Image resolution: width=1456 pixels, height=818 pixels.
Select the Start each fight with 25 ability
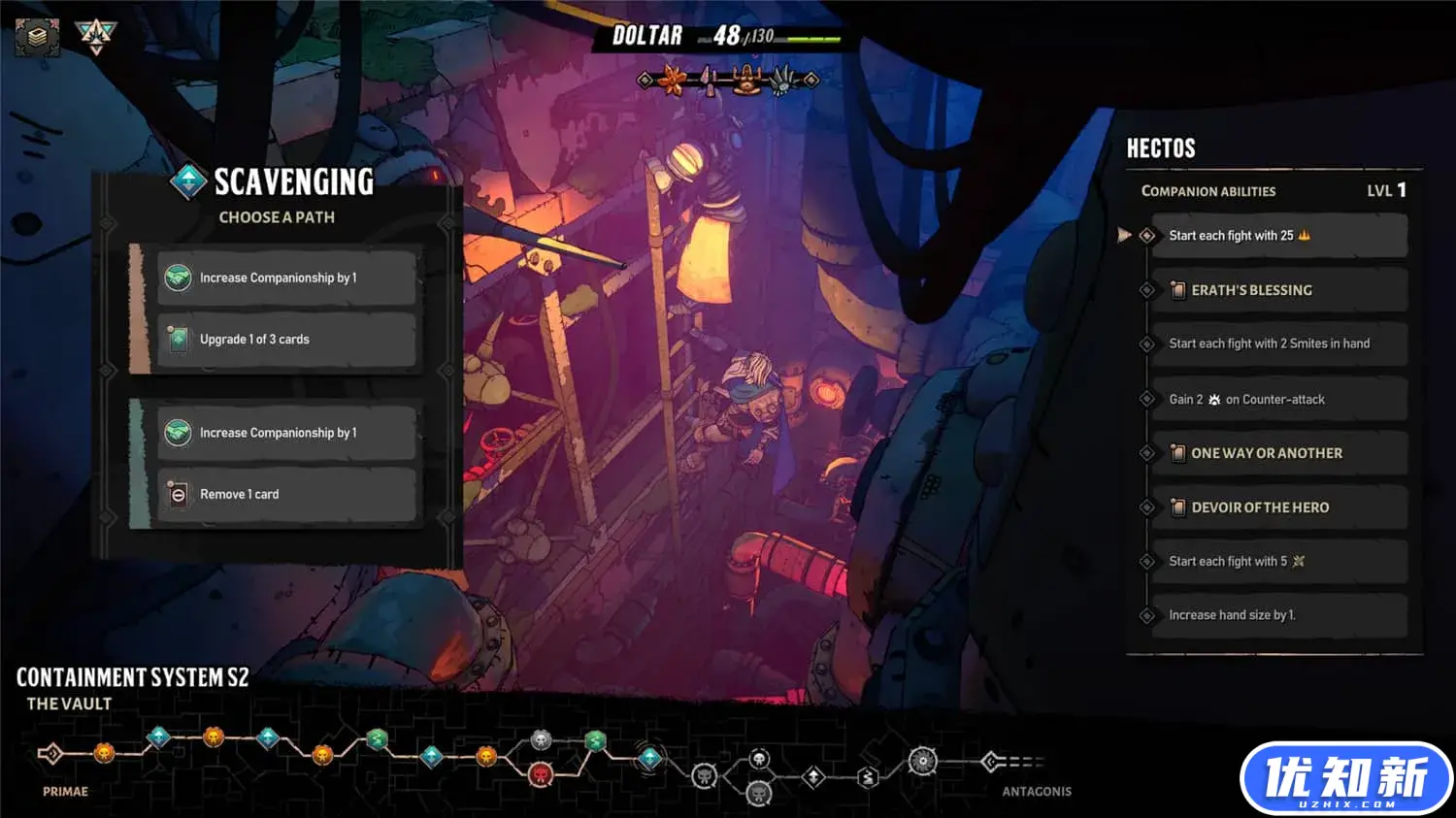(1278, 236)
